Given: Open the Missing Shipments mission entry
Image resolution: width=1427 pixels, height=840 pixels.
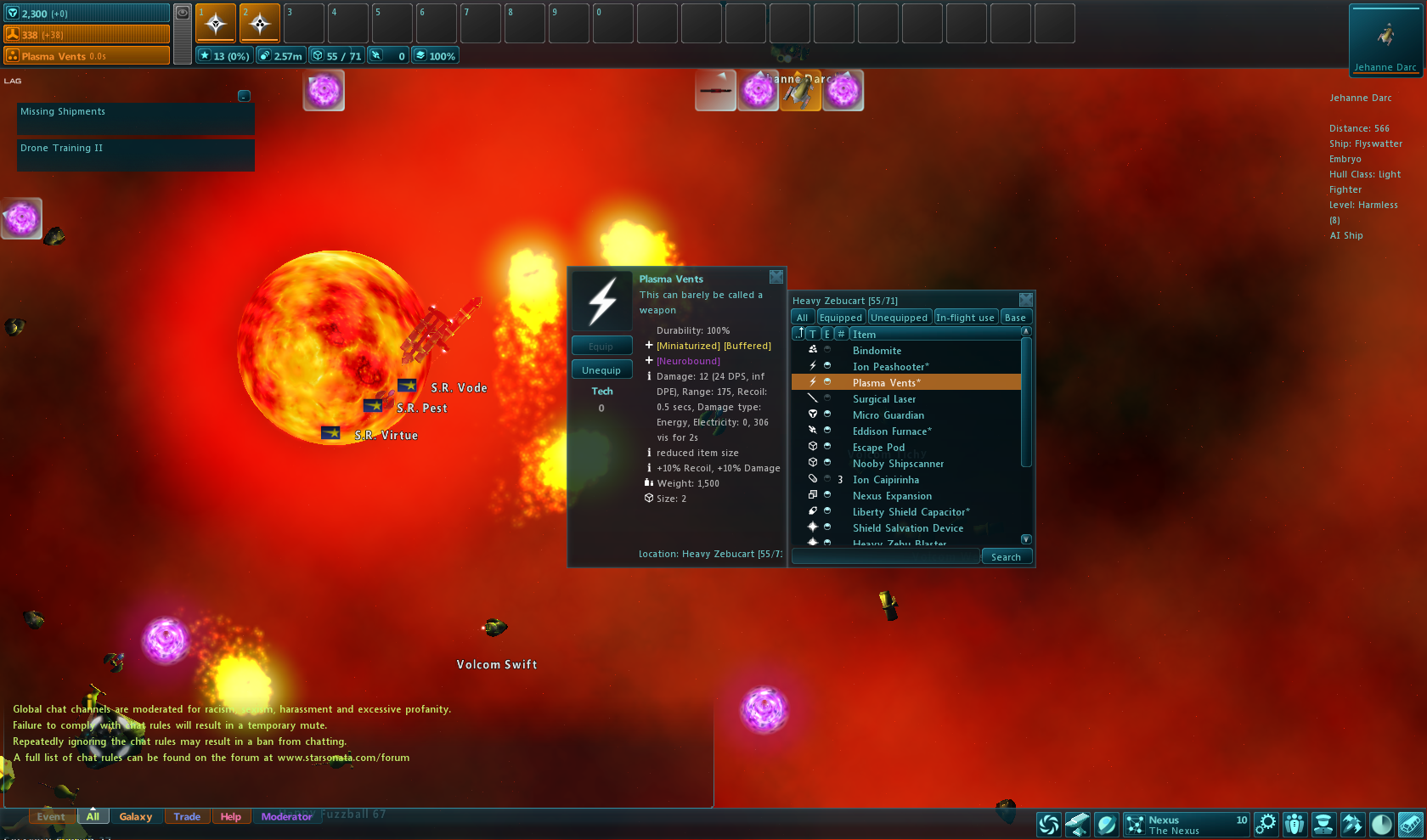Looking at the screenshot, I should [x=135, y=119].
